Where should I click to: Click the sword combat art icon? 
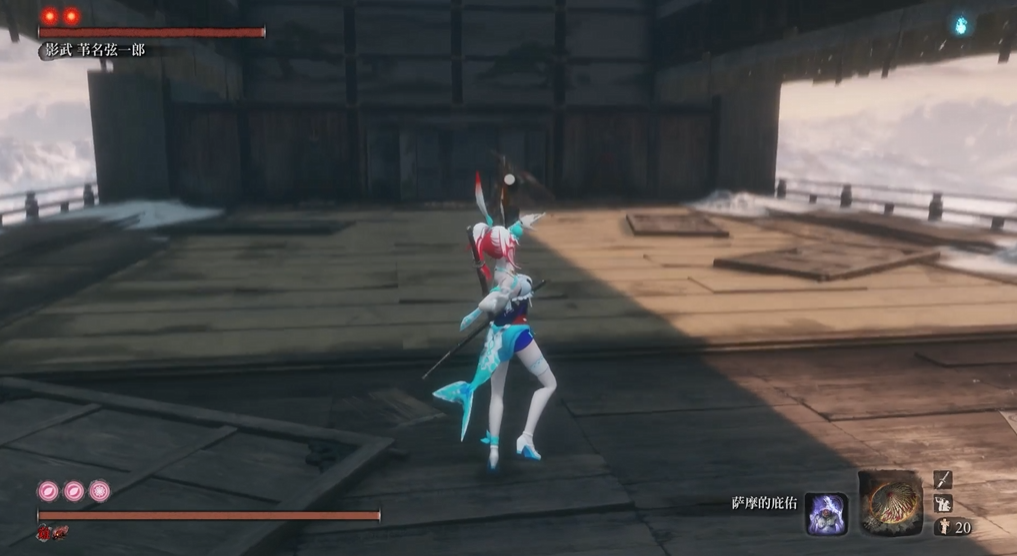[943, 481]
